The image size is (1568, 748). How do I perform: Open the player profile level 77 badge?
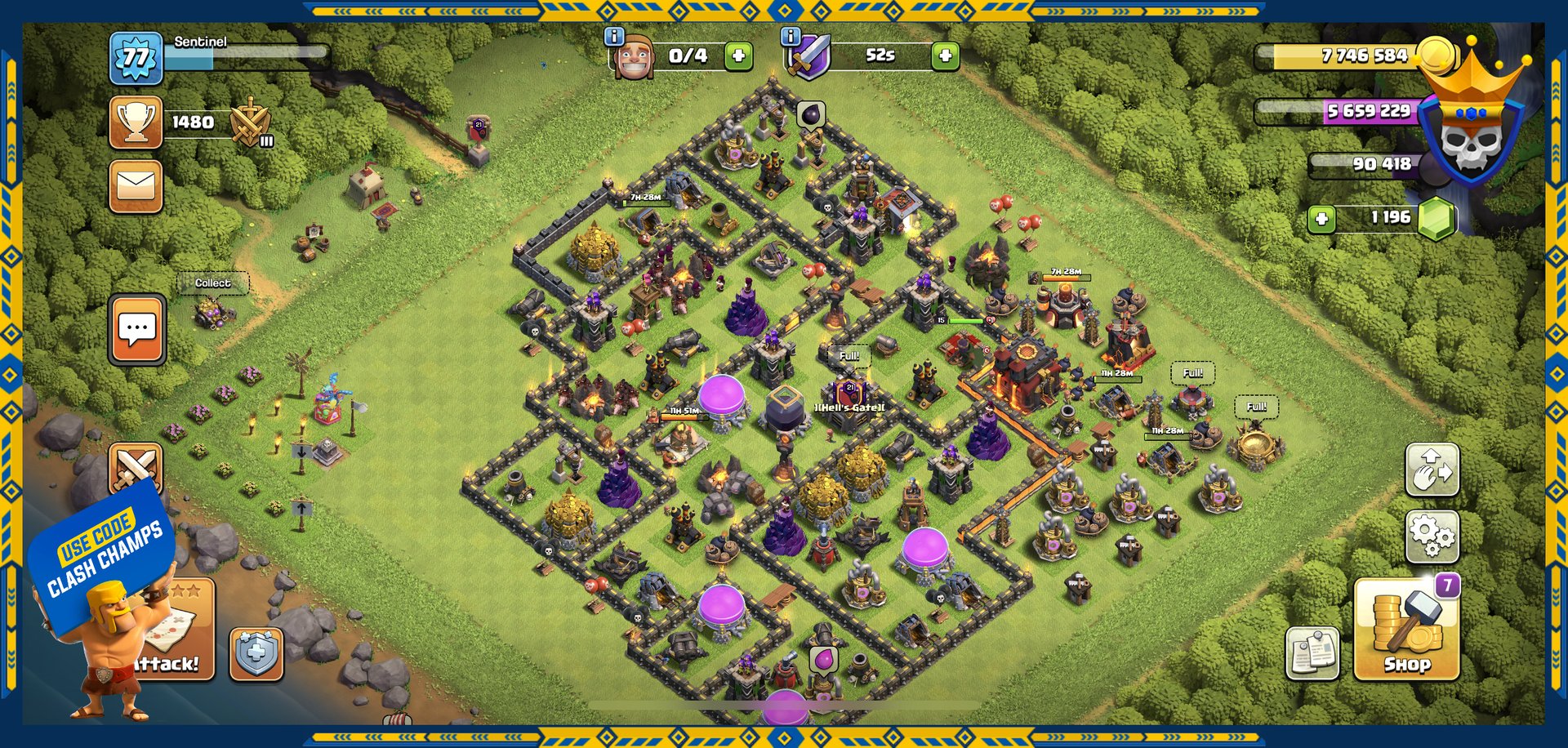pos(136,59)
